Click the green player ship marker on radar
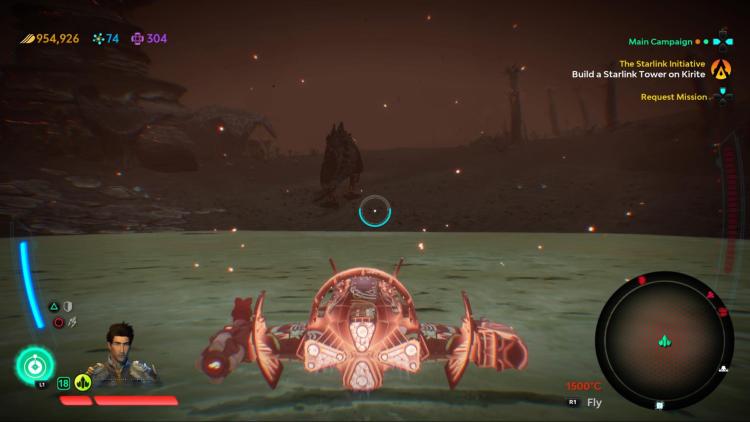This screenshot has width=750, height=422. [x=663, y=342]
